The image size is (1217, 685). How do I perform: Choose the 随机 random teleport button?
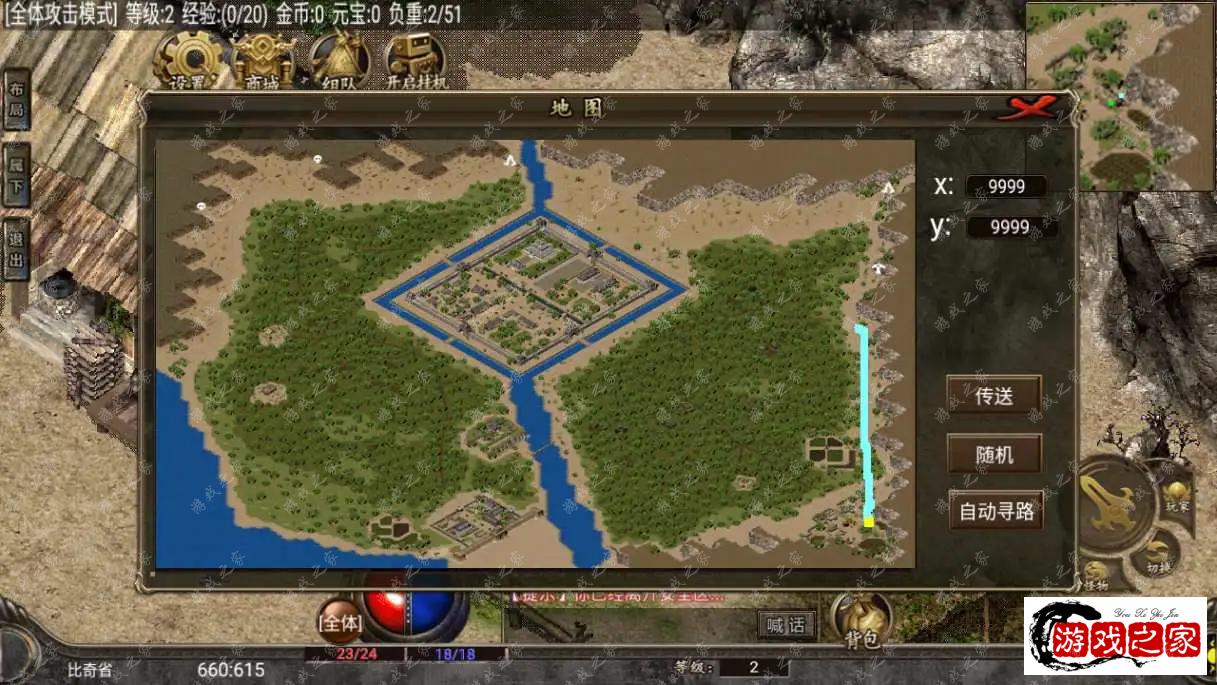coord(994,454)
